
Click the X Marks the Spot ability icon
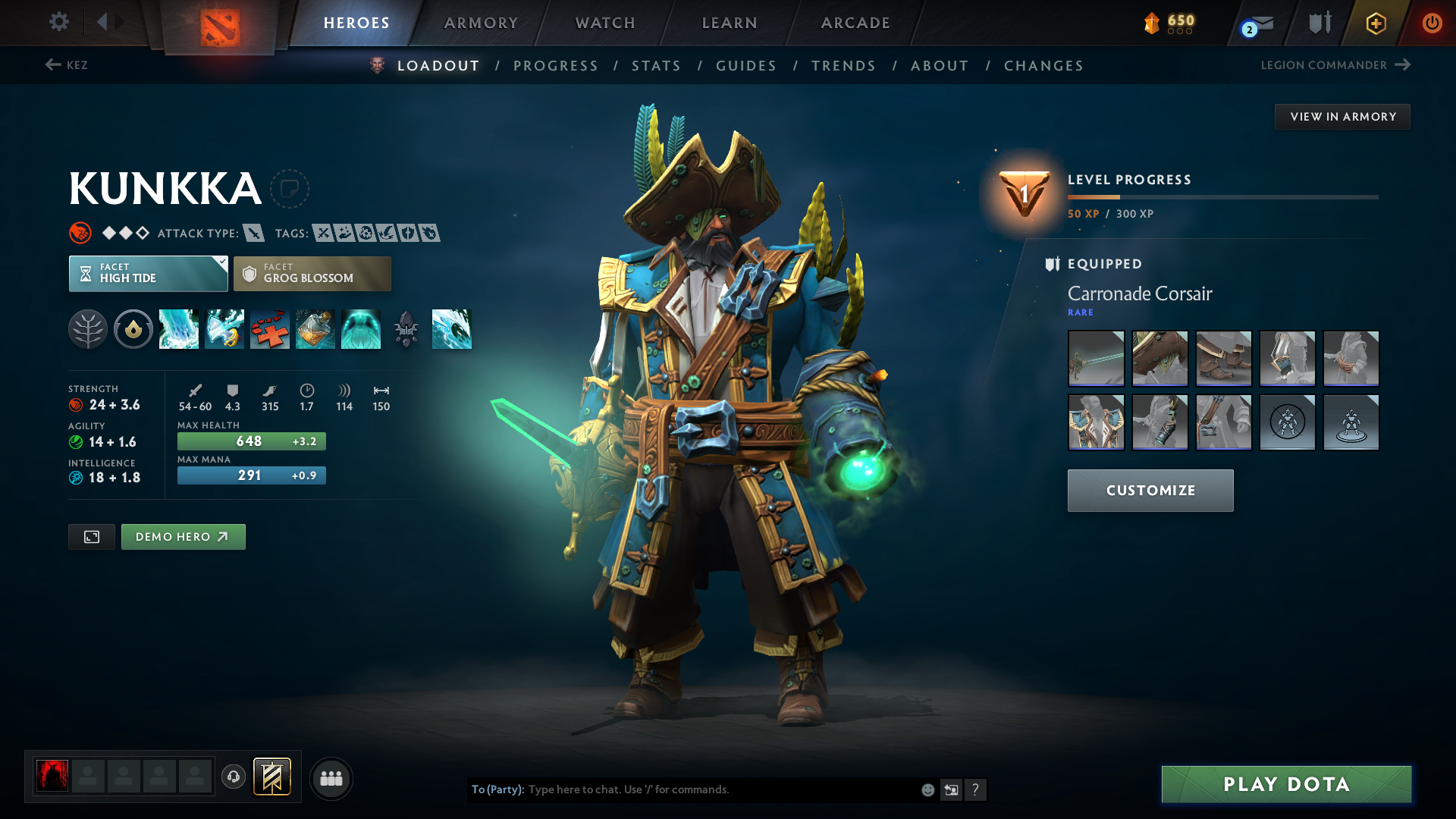point(270,329)
